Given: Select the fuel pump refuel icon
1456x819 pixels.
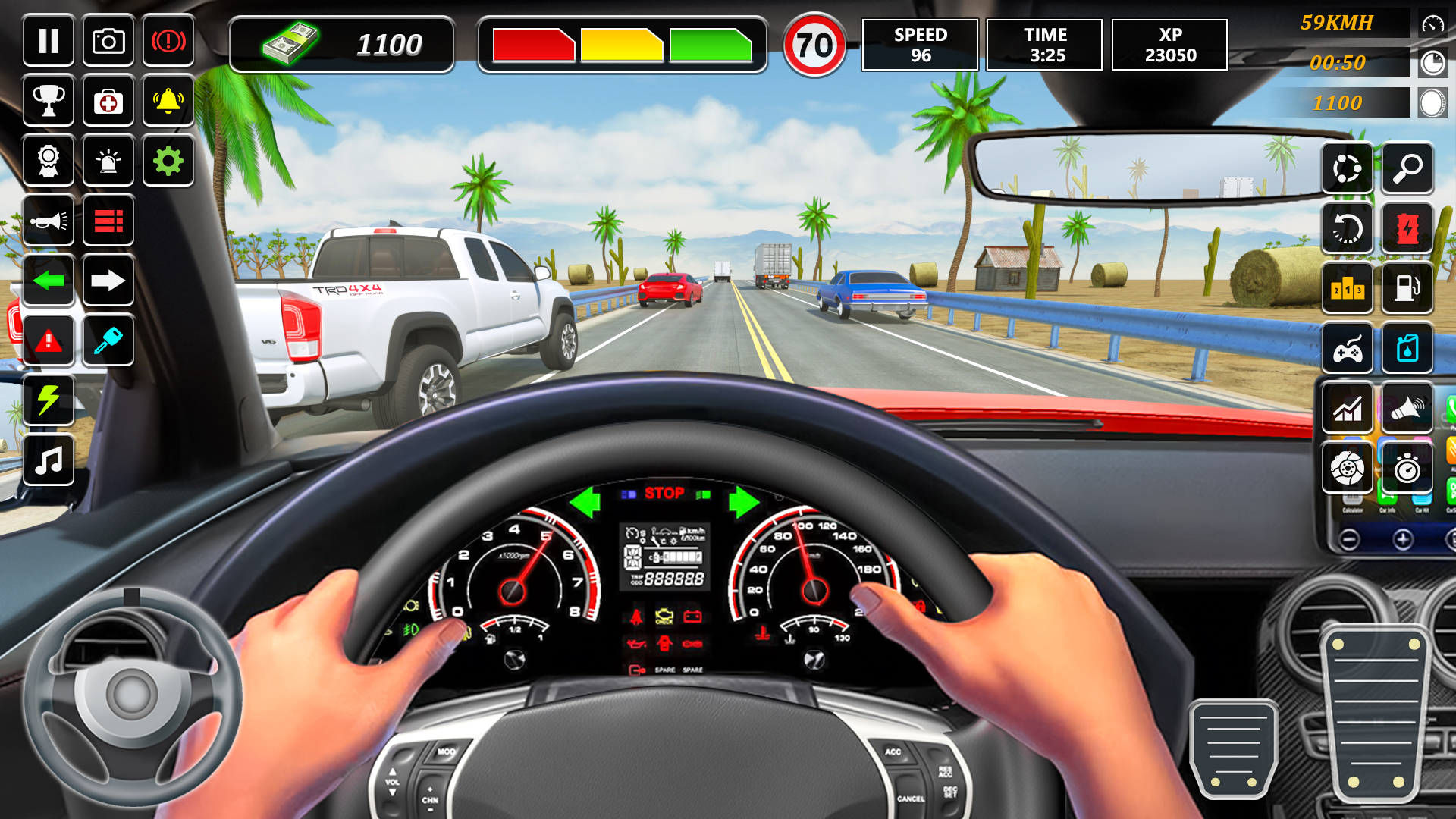Looking at the screenshot, I should click(1407, 288).
